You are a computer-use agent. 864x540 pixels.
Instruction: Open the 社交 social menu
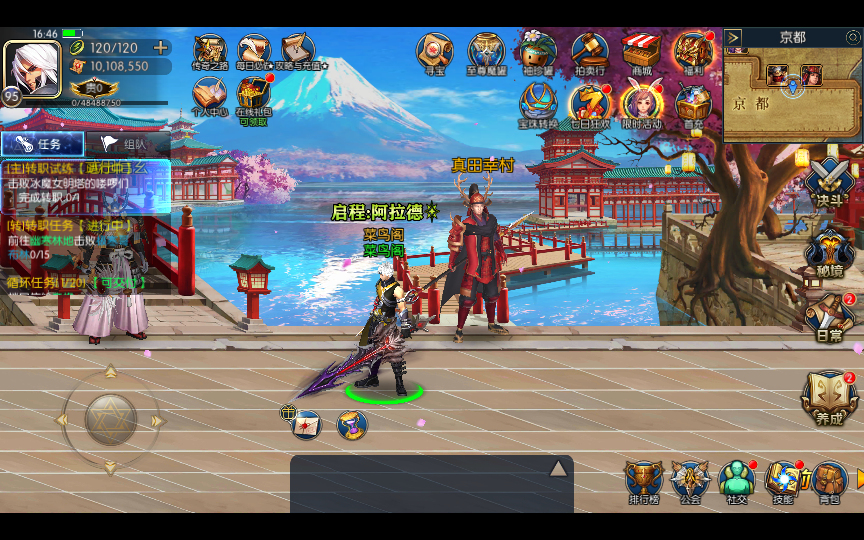[737, 481]
